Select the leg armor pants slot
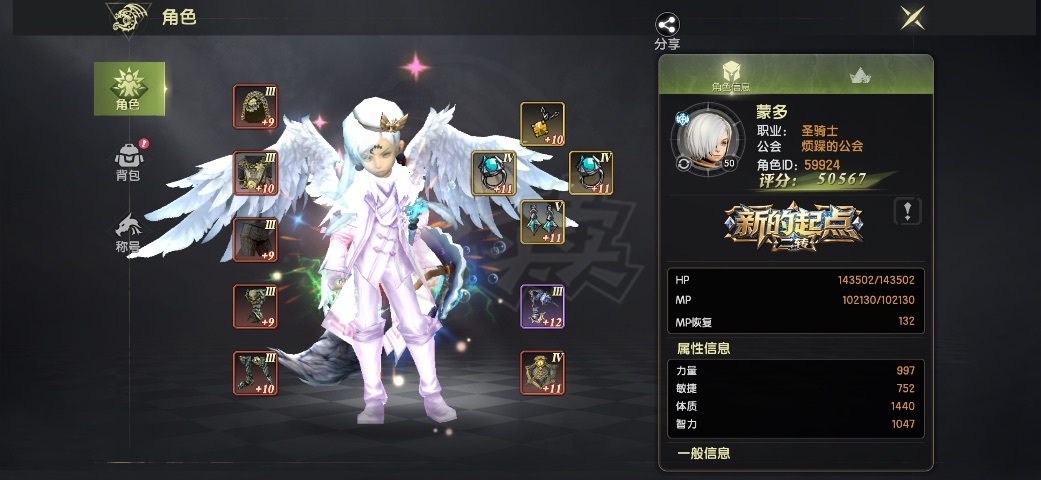 point(255,240)
